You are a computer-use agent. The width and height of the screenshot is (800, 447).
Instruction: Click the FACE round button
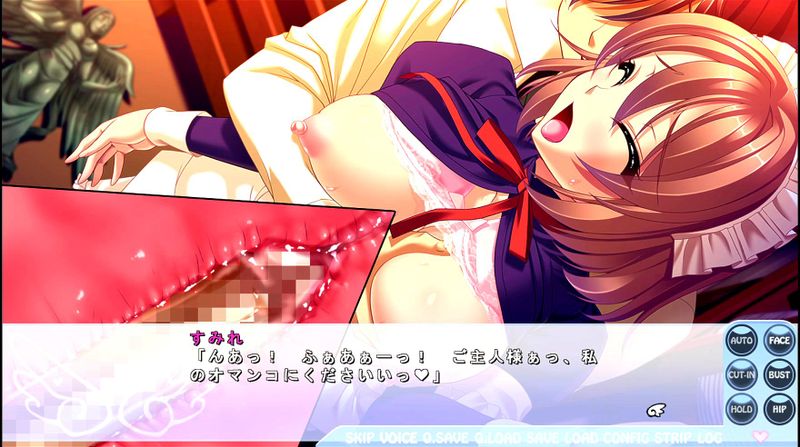778,341
